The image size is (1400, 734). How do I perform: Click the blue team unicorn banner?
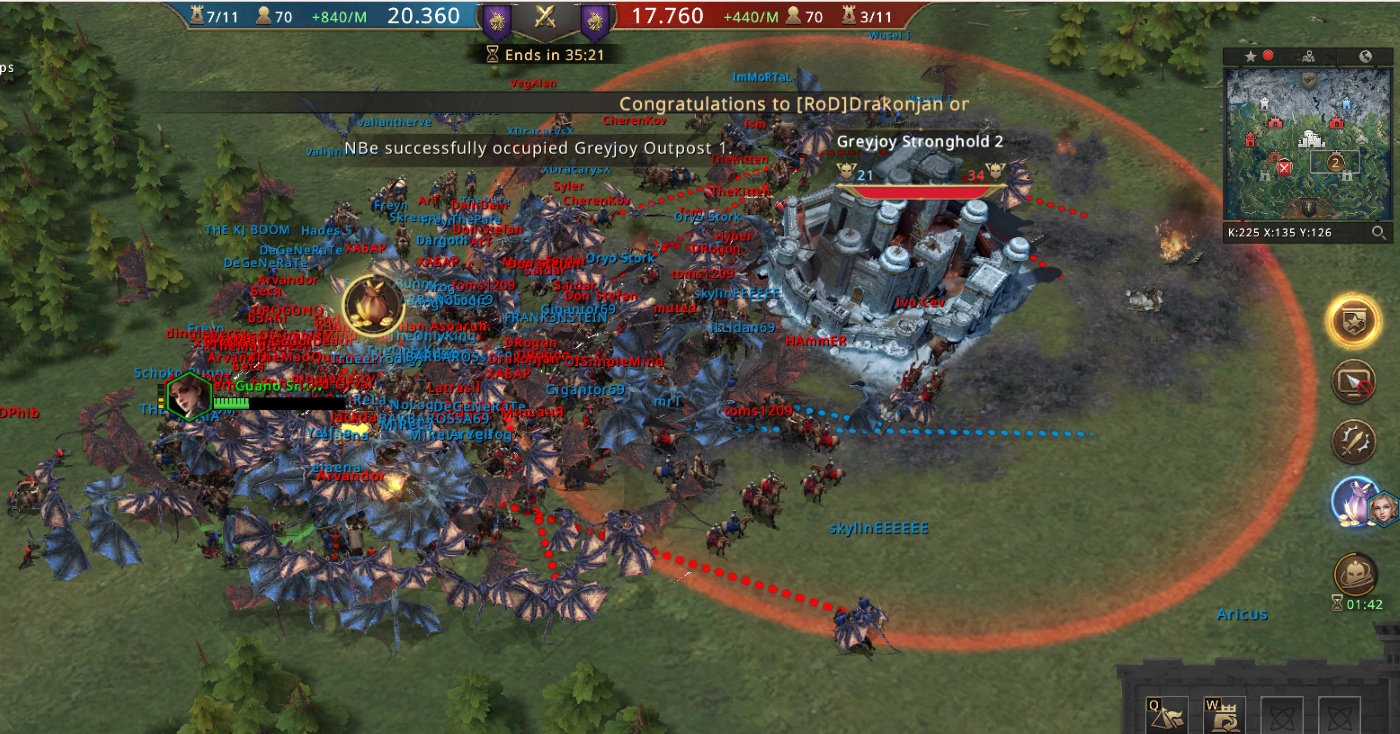point(497,20)
